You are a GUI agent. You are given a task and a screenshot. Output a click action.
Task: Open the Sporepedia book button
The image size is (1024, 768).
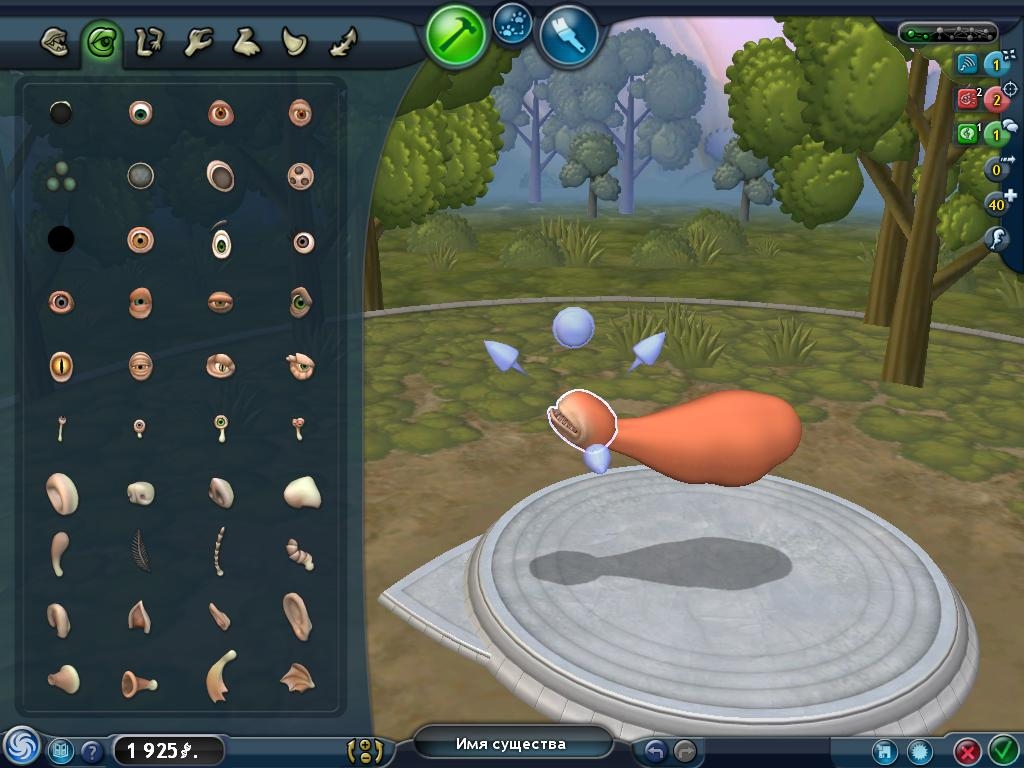coord(61,750)
